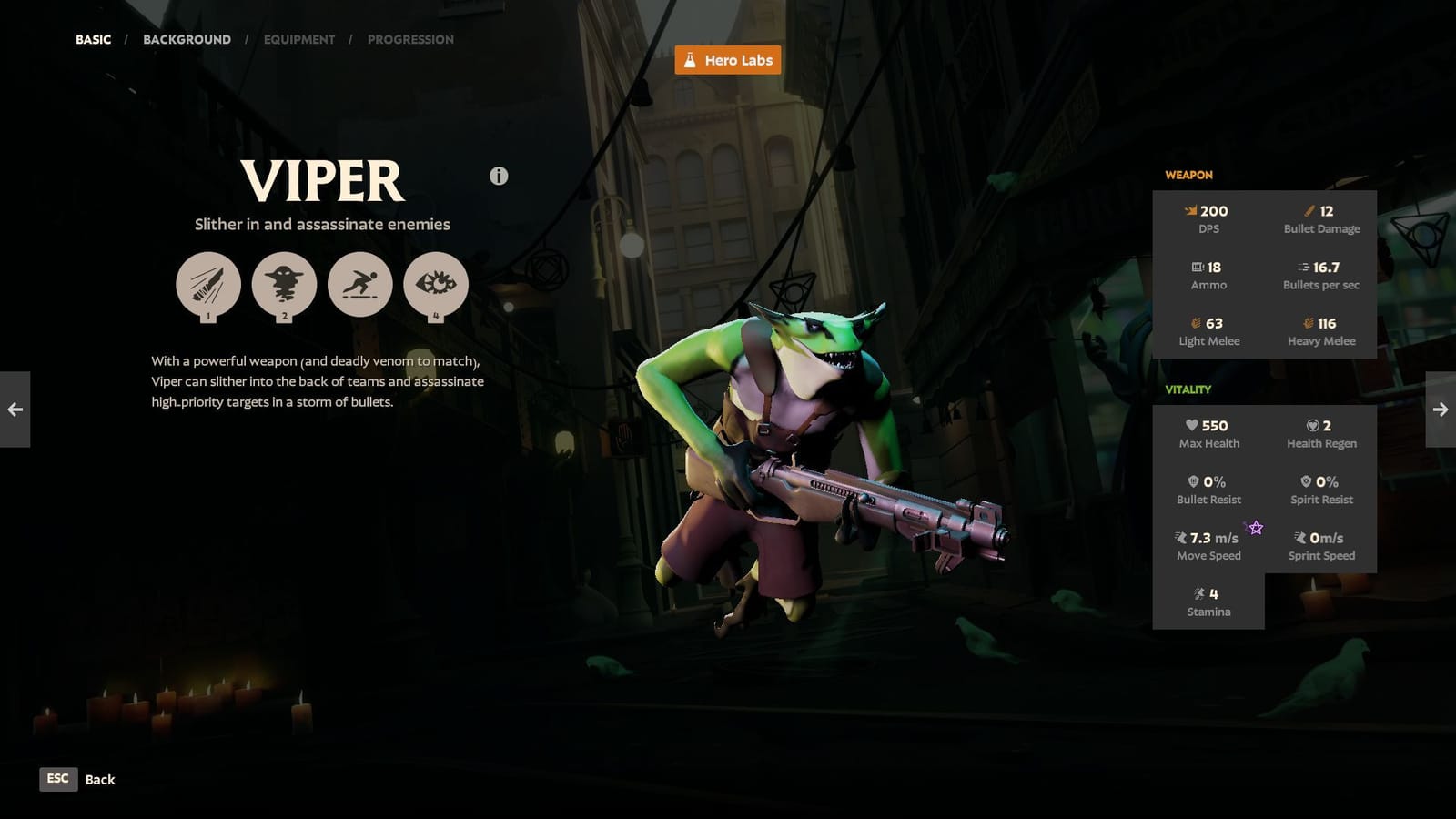The height and width of the screenshot is (819, 1456).
Task: Open Hero Labs
Action: coord(728,60)
